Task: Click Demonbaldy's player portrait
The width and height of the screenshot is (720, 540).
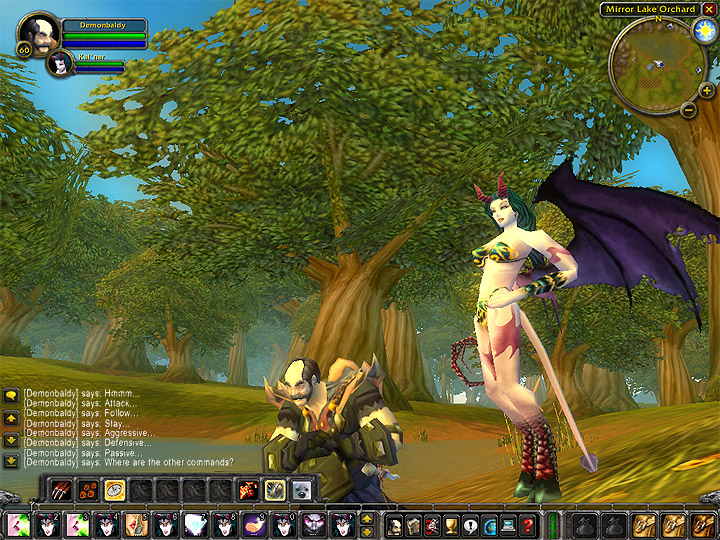Action: [39, 33]
